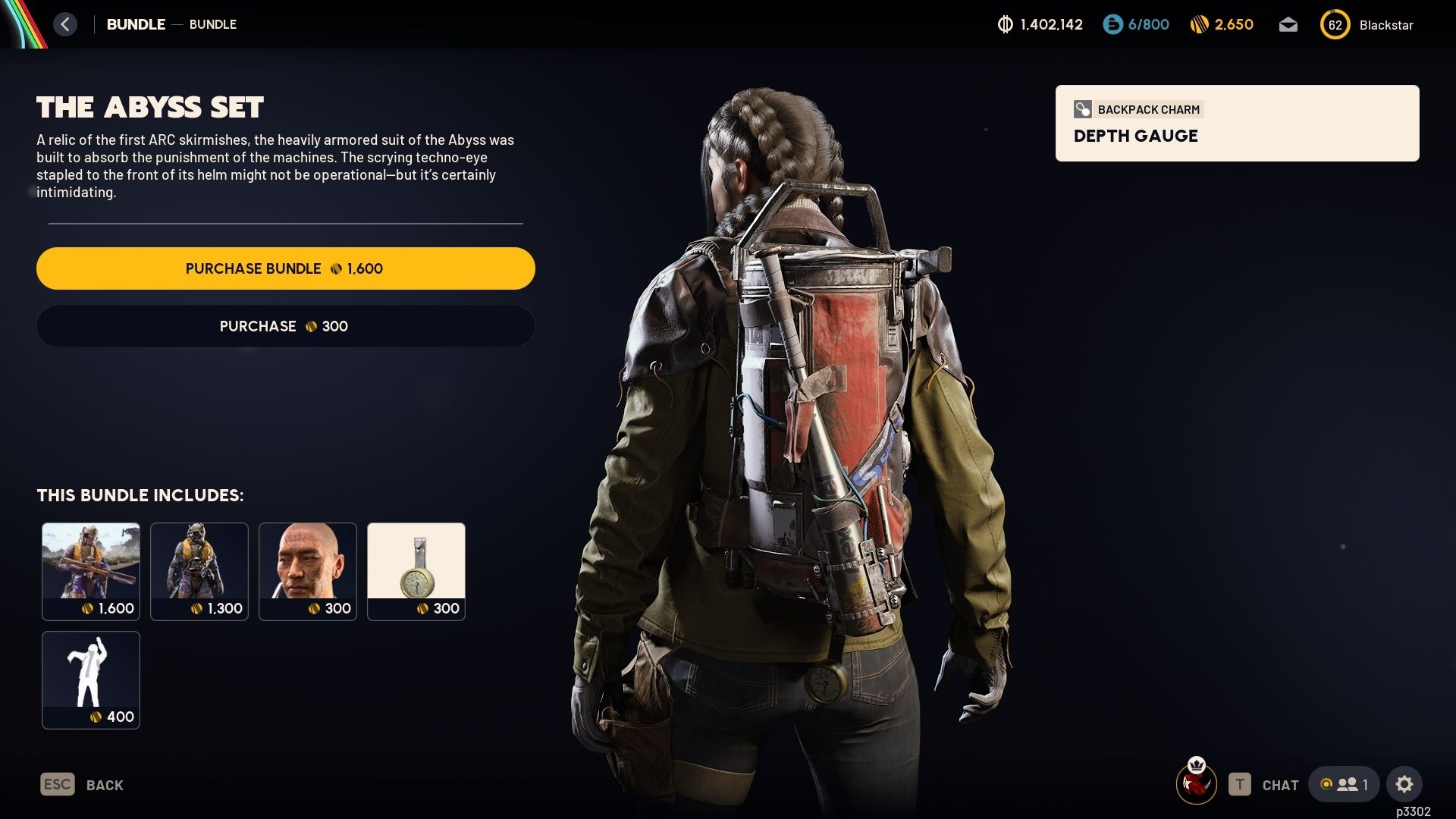Select the 400 emote thumbnail

(x=91, y=679)
